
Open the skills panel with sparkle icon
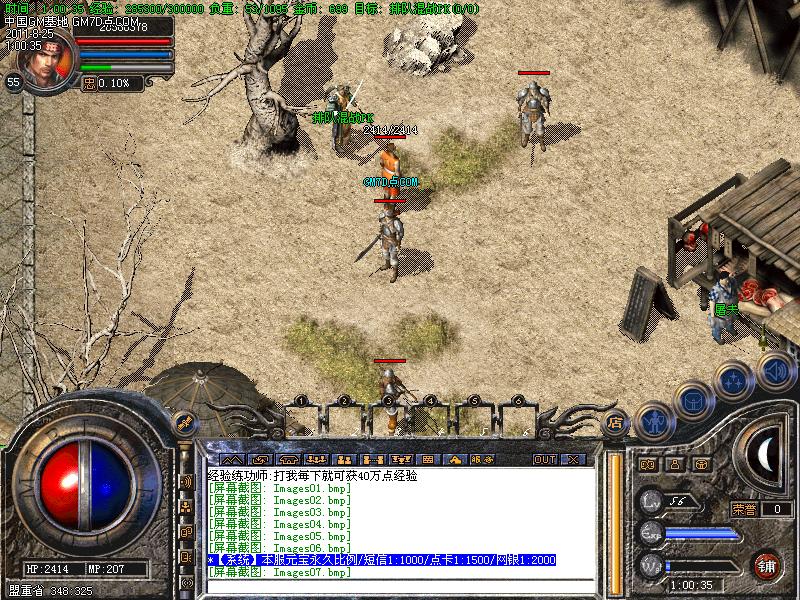click(735, 380)
